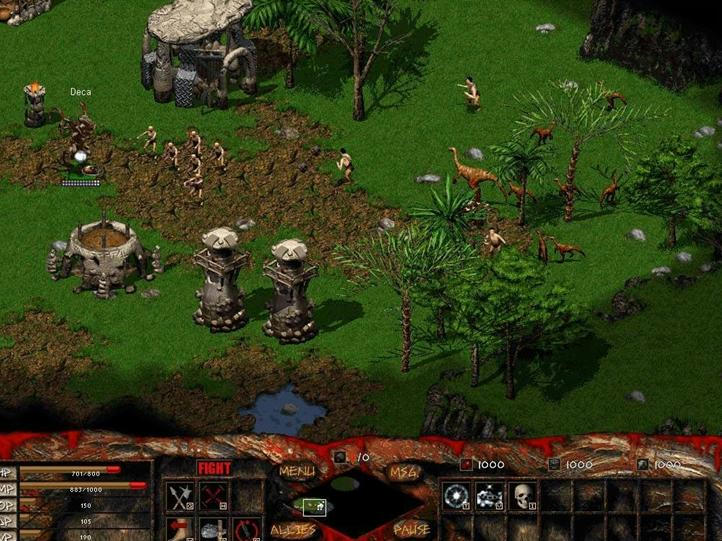Click the diamond minimap
This screenshot has width=722, height=541.
click(350, 502)
